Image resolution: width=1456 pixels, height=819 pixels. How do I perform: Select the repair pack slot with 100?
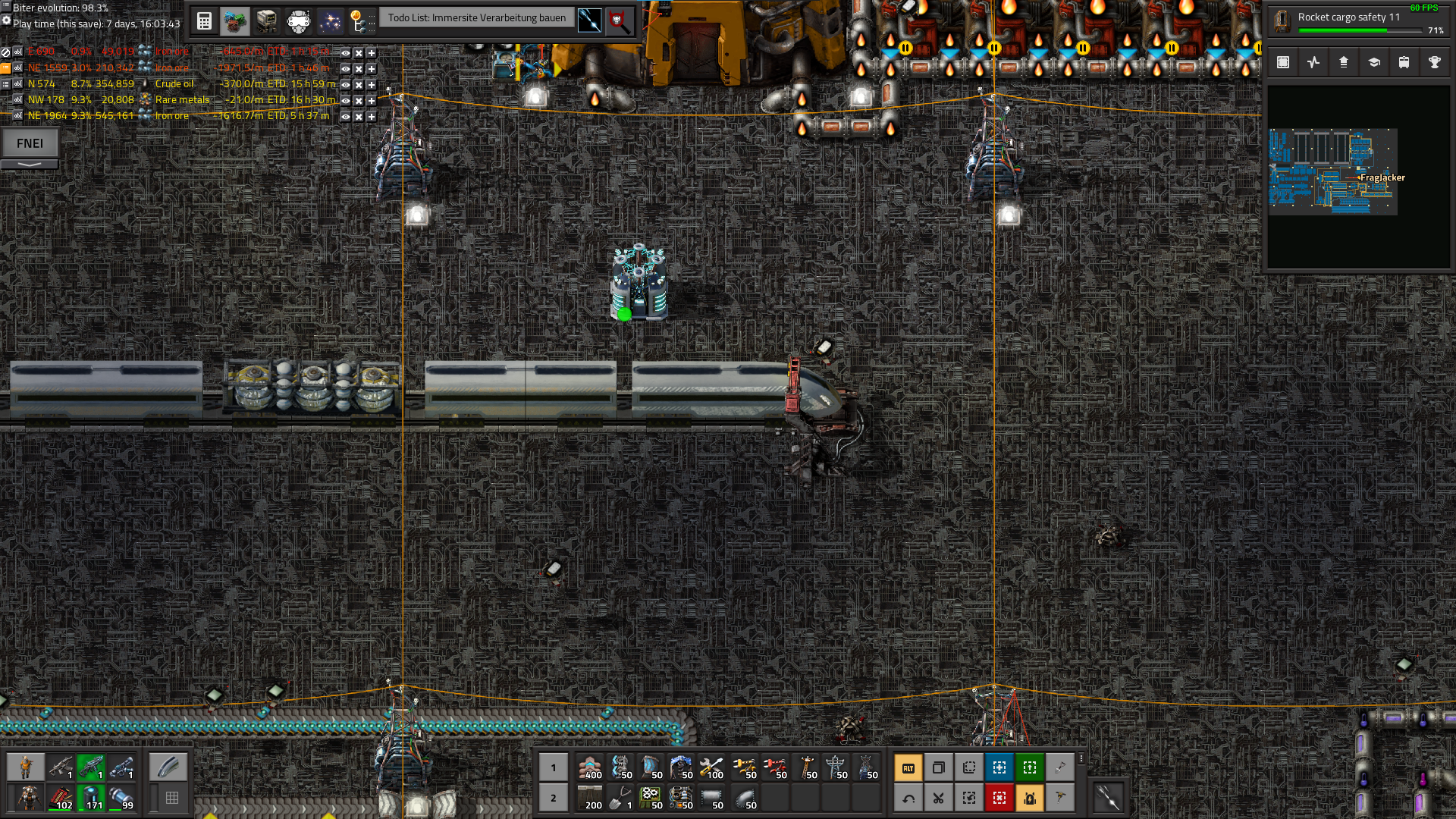point(711,768)
